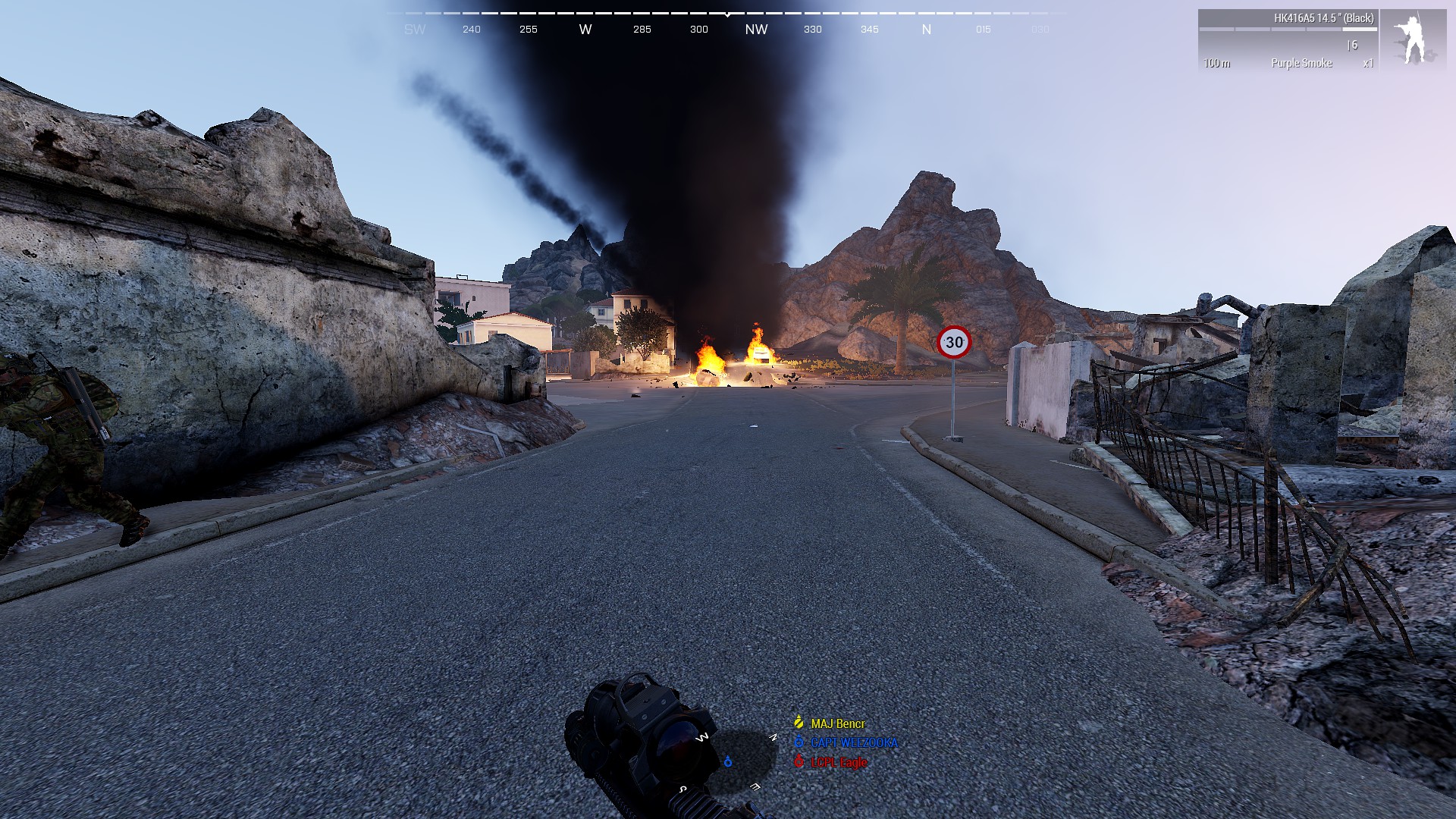The width and height of the screenshot is (1456, 819).
Task: Click the CAPT WEEZOOKA name label
Action: pyautogui.click(x=855, y=742)
